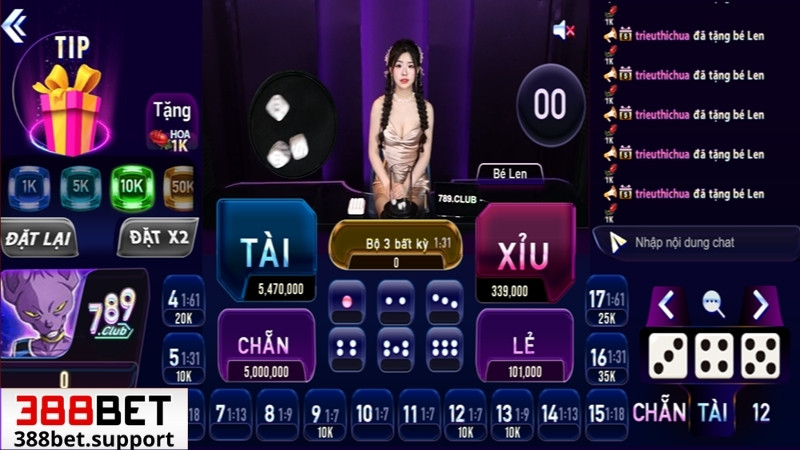Select the 1K betting chip
The height and width of the screenshot is (450, 800).
click(30, 186)
